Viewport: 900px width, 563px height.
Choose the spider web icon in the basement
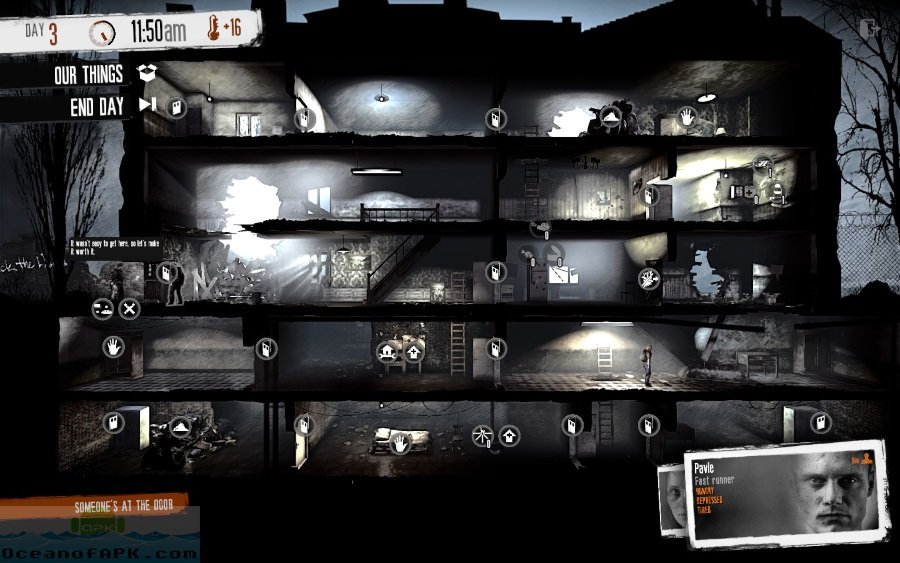[482, 434]
